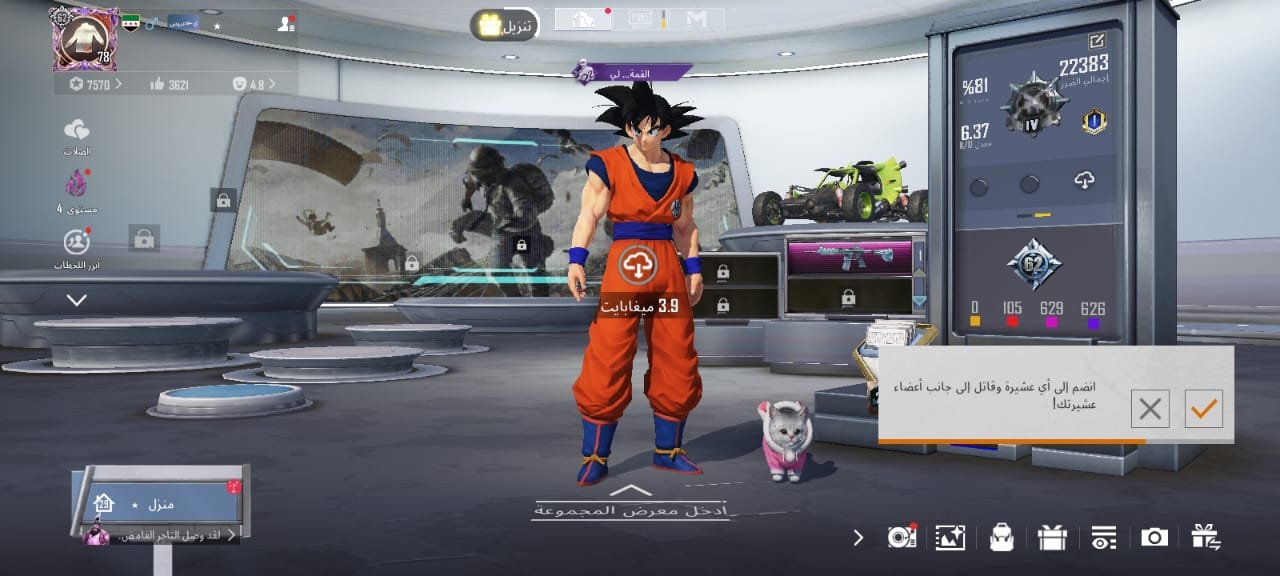
Task: Open the camera photo mode
Action: 1154,537
